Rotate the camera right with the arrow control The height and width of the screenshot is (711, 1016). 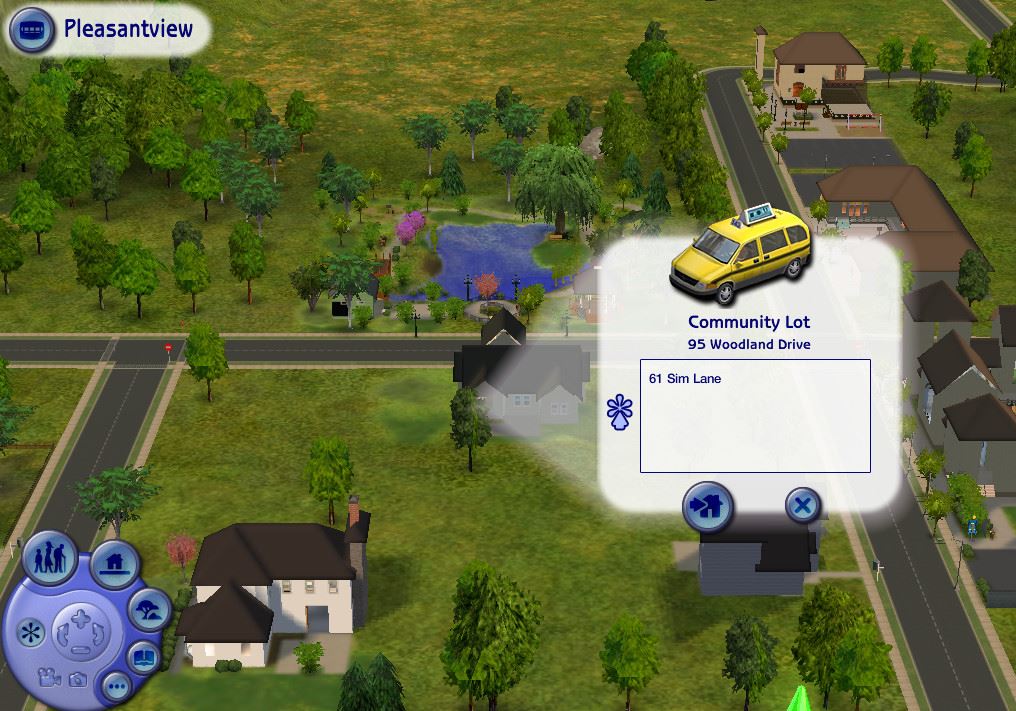pyautogui.click(x=97, y=635)
